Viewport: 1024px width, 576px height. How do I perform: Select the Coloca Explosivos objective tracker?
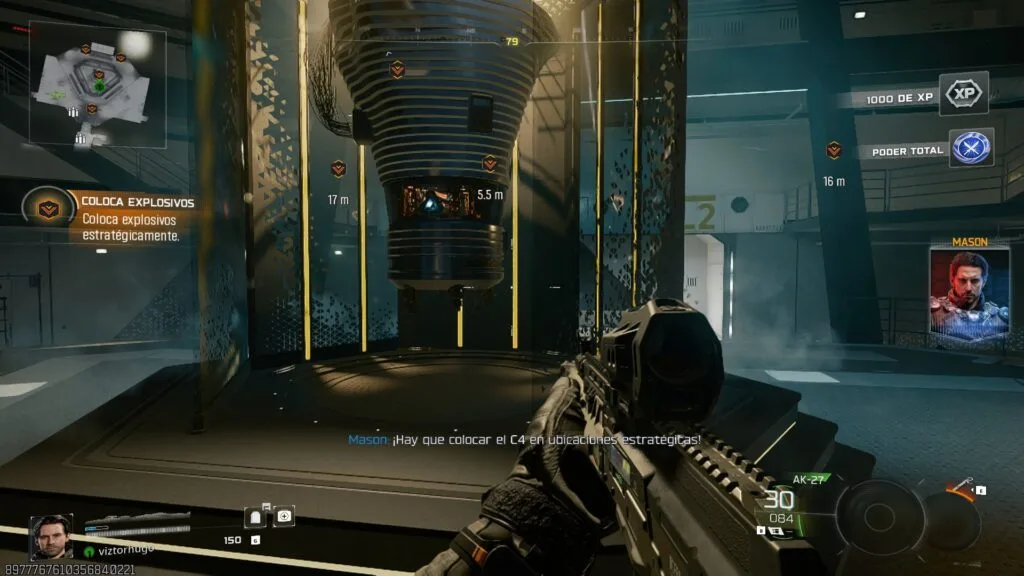click(47, 207)
